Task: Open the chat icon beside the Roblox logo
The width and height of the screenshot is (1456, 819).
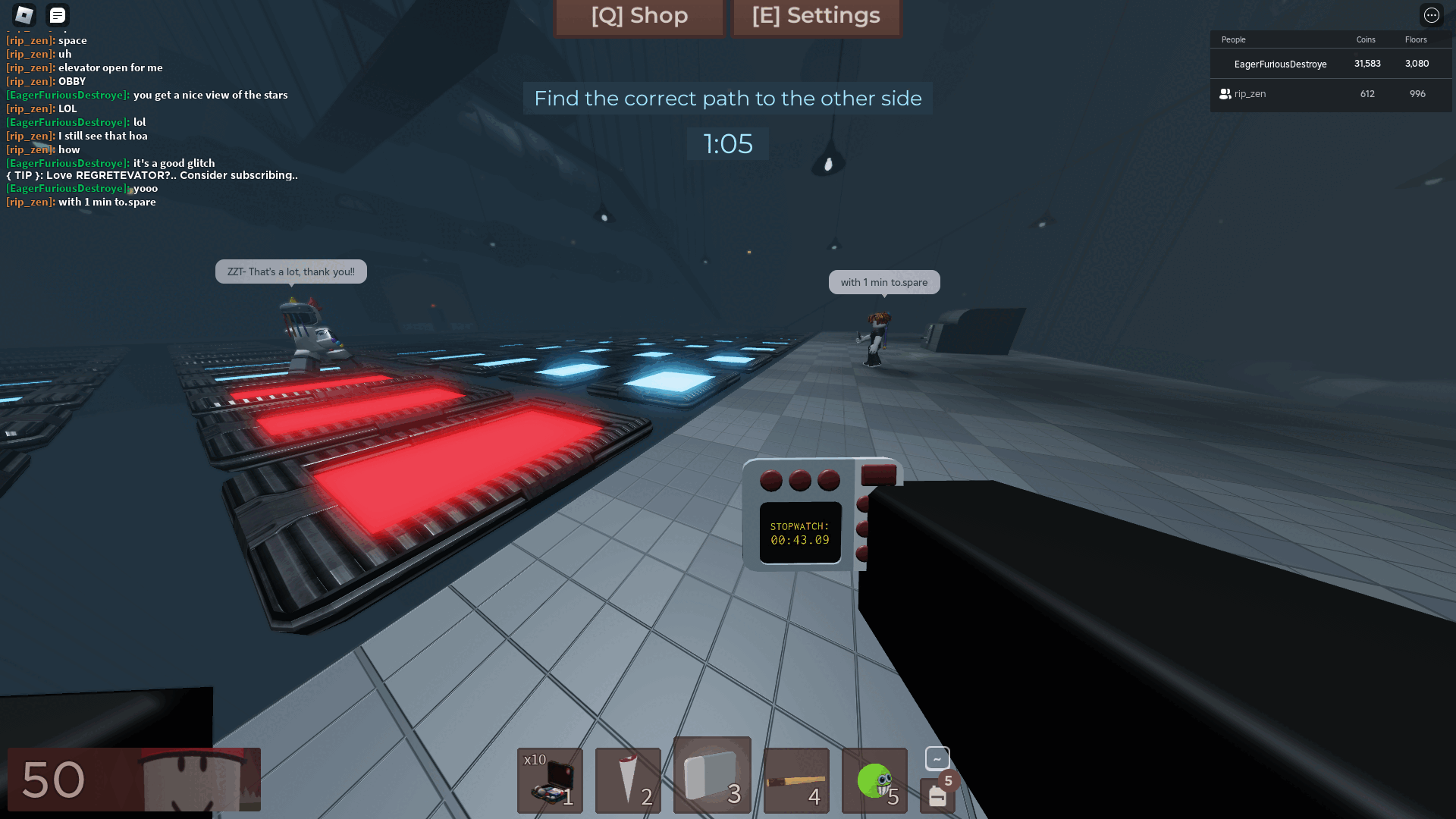Action: tap(57, 15)
